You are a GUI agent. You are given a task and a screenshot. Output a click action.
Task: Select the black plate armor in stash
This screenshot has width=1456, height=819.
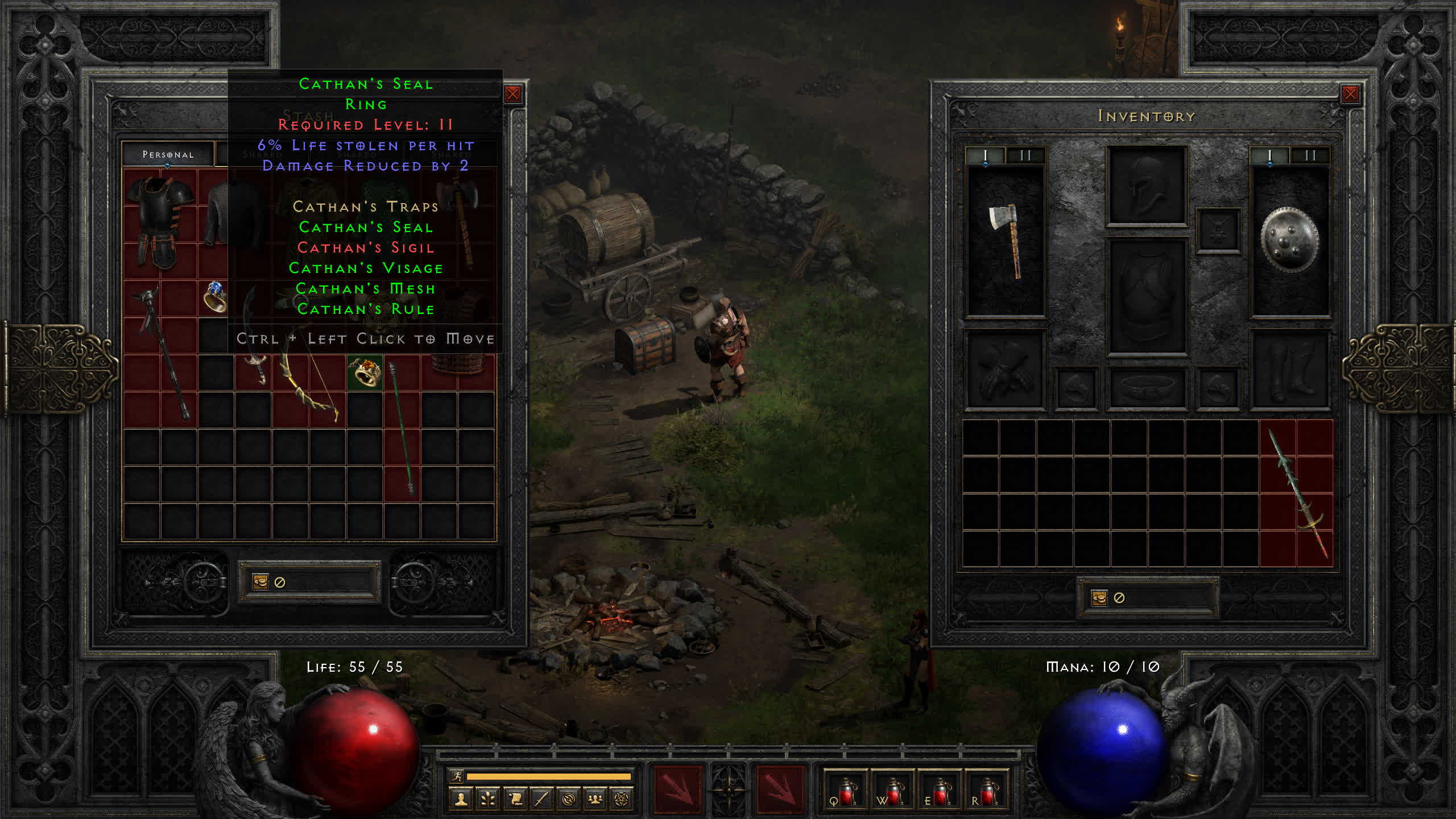click(x=160, y=222)
